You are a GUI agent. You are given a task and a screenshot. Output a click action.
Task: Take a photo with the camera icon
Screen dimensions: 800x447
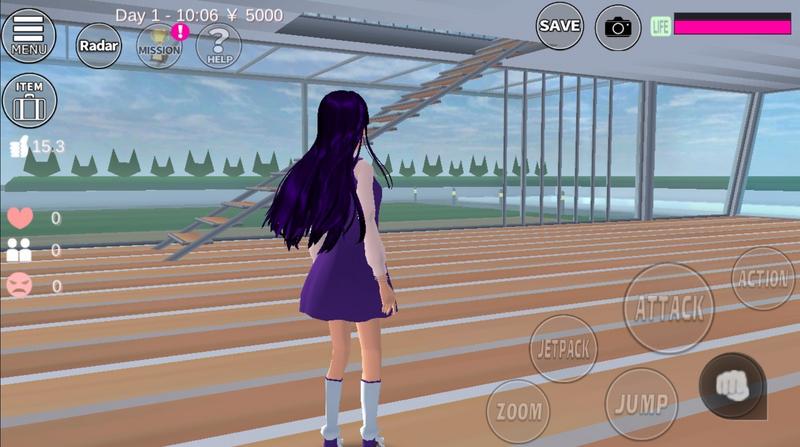[x=618, y=27]
